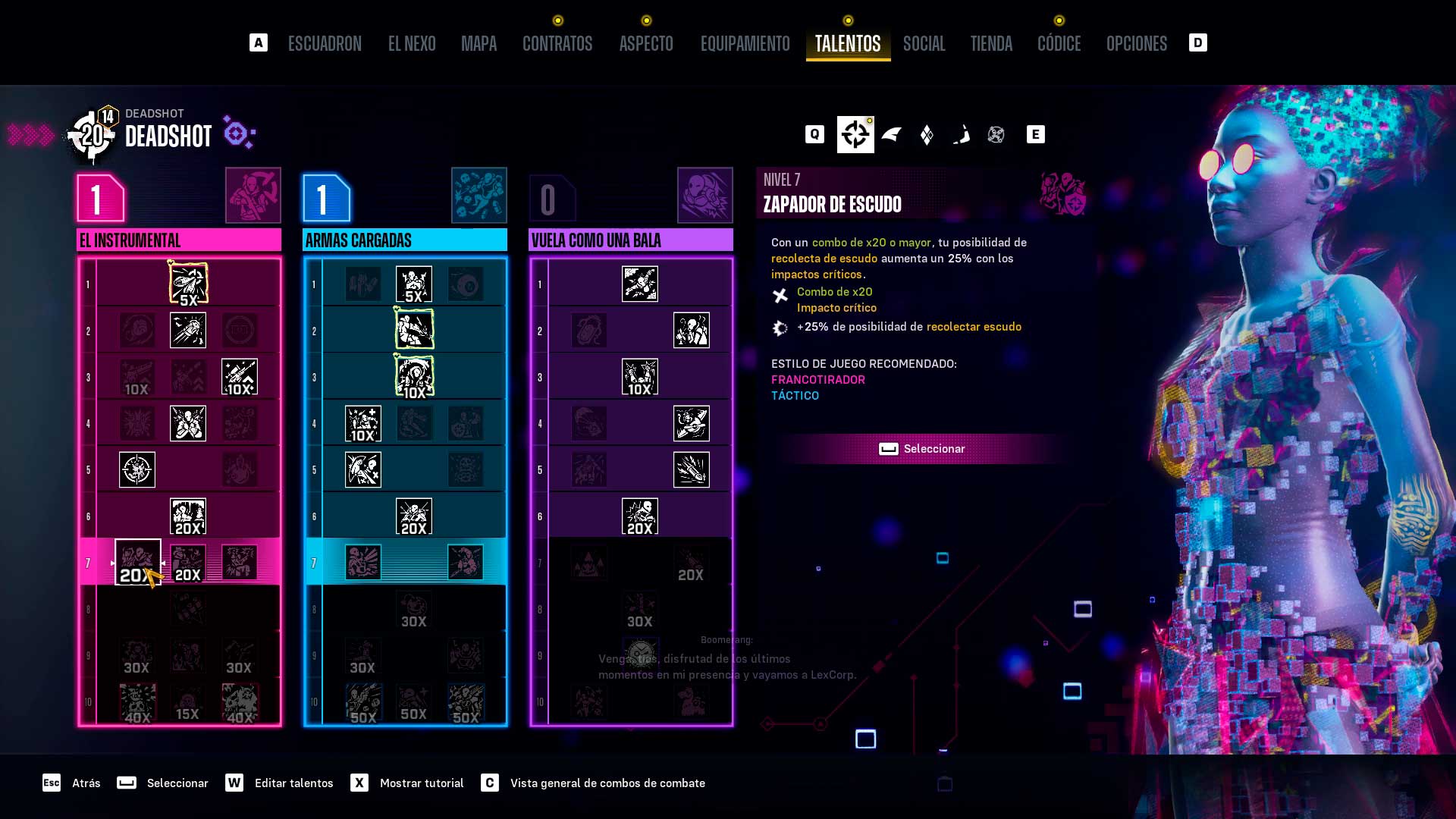This screenshot has height=819, width=1456.
Task: Select the Vuela Como Una Bala header
Action: point(631,240)
